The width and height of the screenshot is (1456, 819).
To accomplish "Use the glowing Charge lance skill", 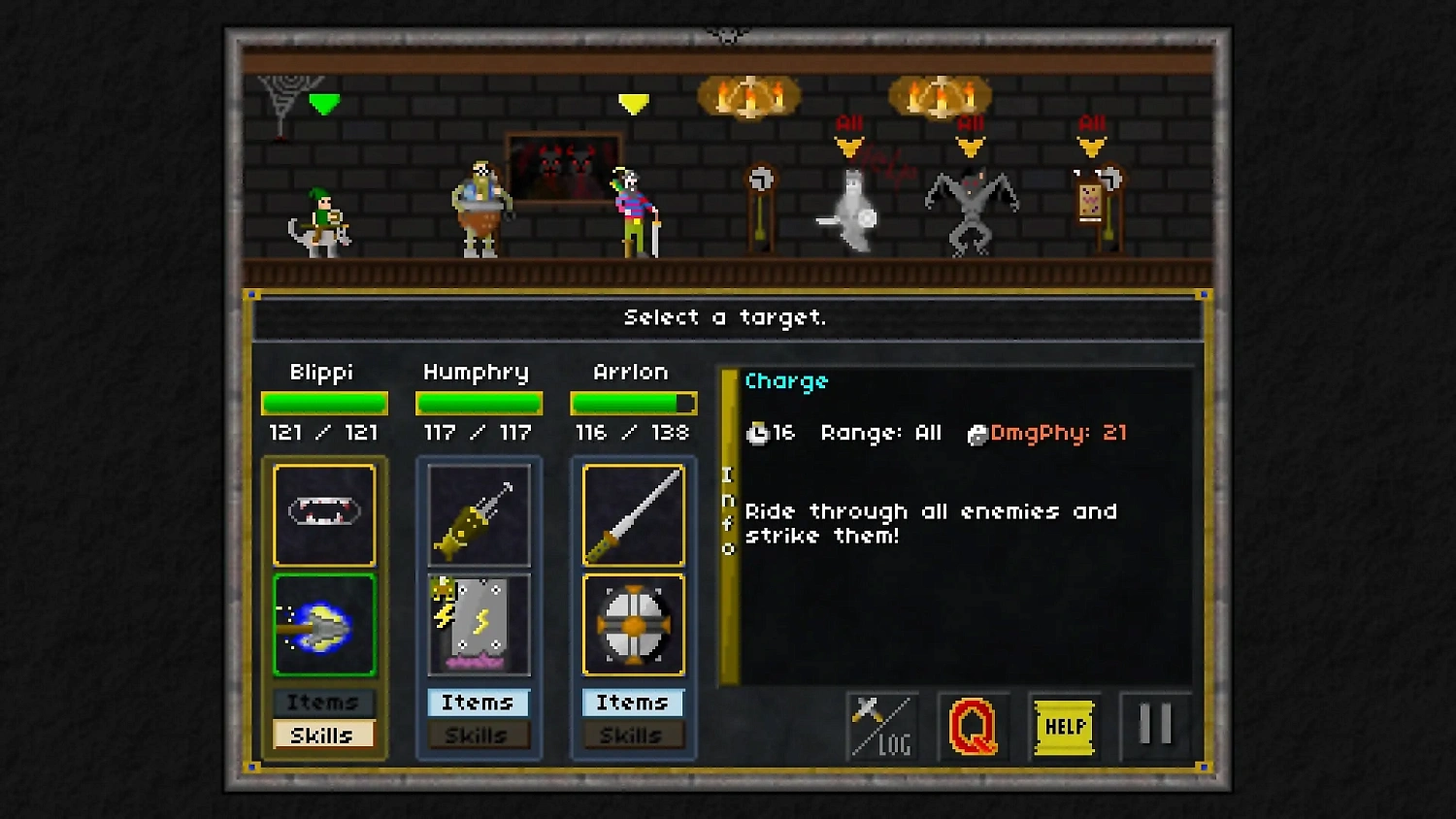I will coord(324,624).
